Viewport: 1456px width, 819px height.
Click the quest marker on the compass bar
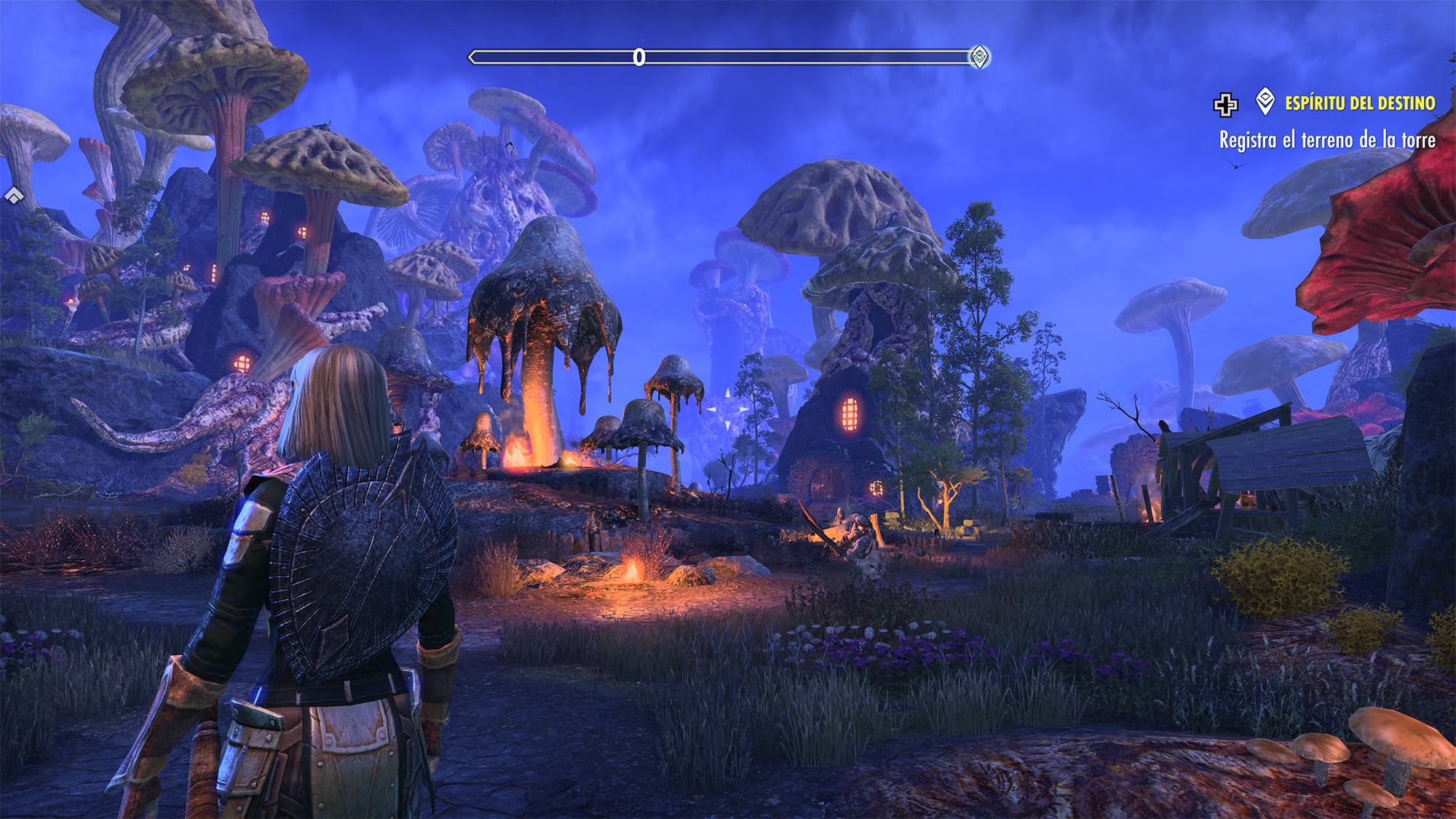coord(980,57)
